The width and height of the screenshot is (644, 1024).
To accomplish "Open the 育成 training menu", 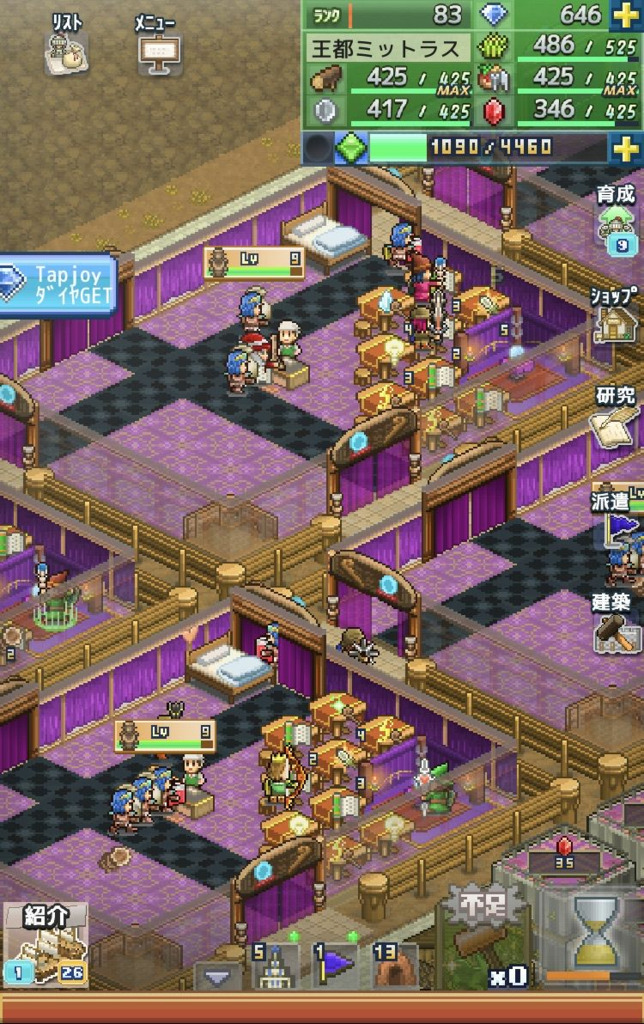I will (616, 216).
